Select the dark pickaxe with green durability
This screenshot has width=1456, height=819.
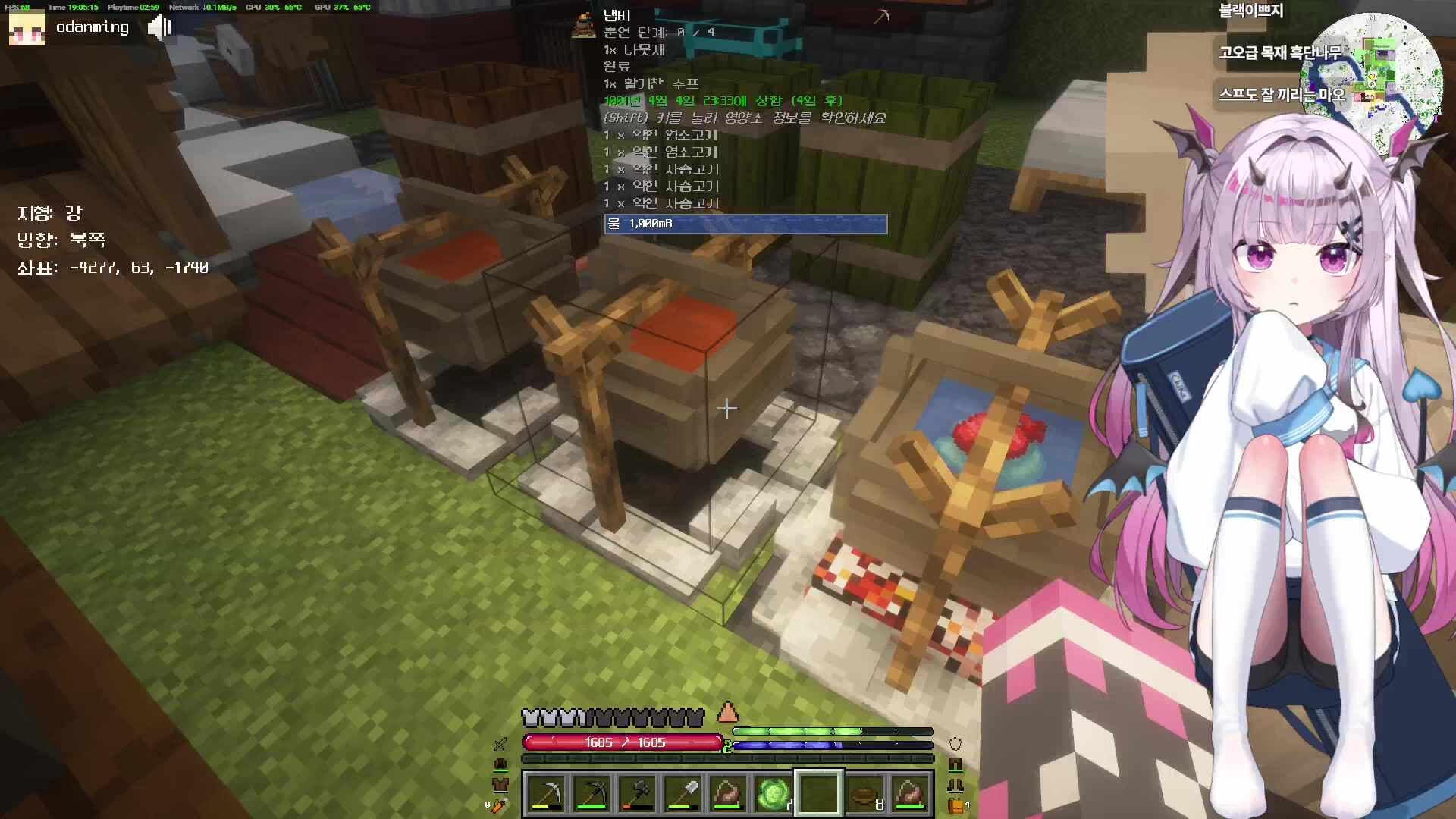[591, 794]
